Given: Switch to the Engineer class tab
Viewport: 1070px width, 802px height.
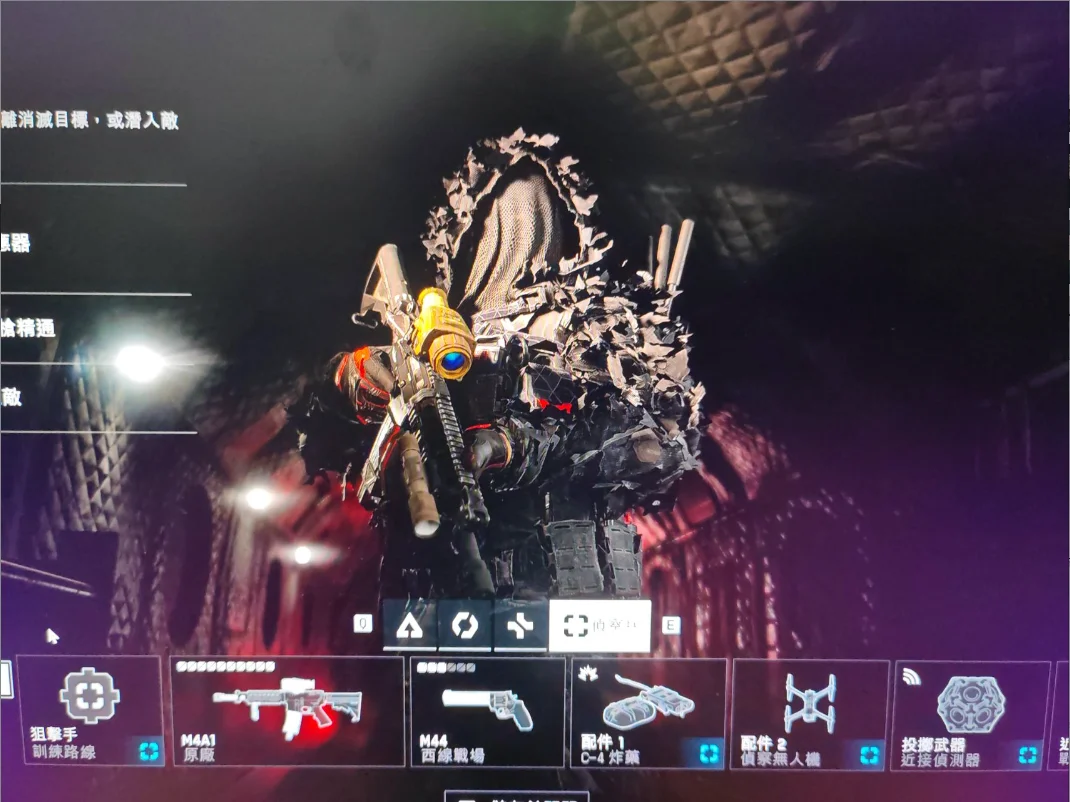Looking at the screenshot, I should point(465,626).
